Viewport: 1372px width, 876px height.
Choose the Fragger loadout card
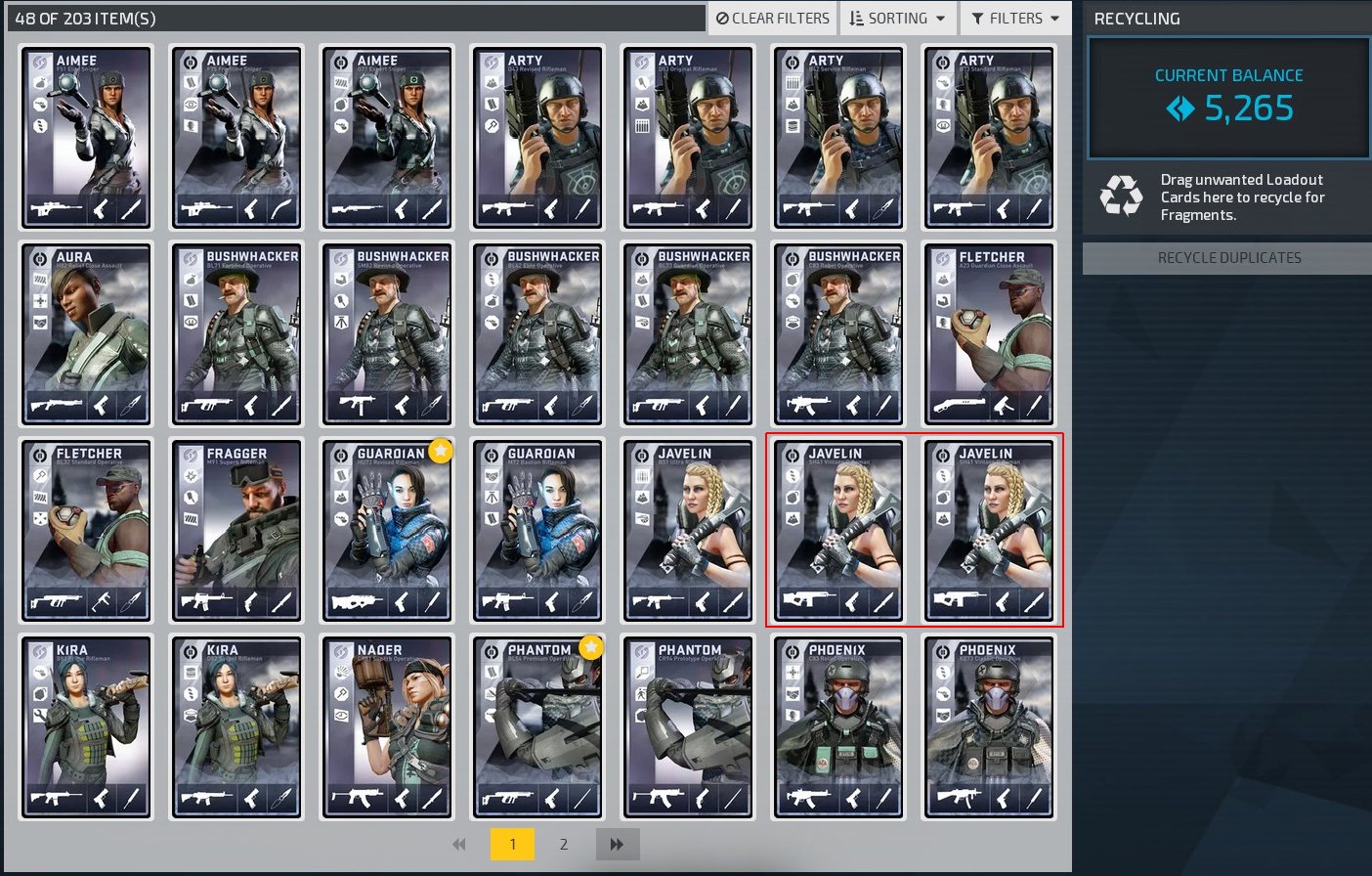237,530
